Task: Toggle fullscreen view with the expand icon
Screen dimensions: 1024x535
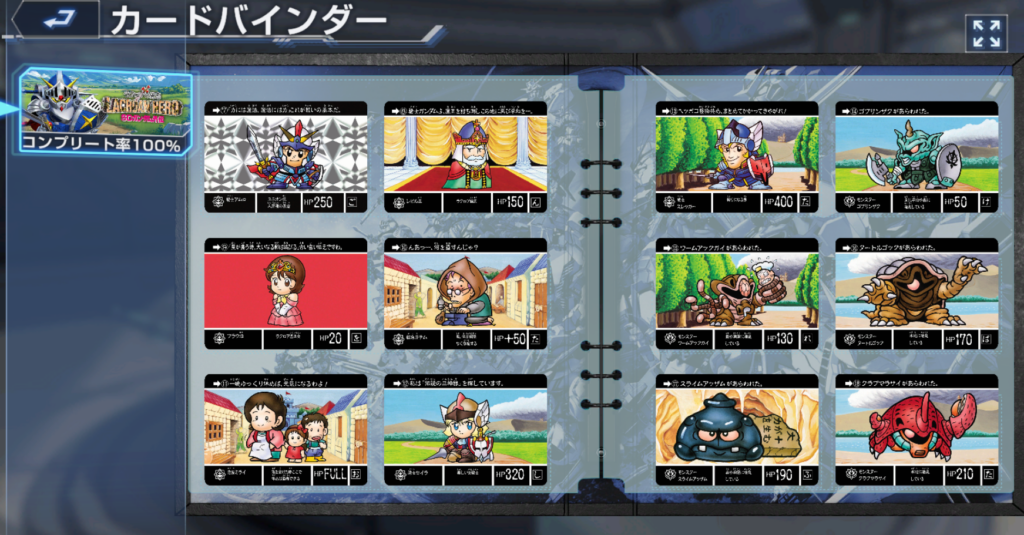Action: coord(985,33)
